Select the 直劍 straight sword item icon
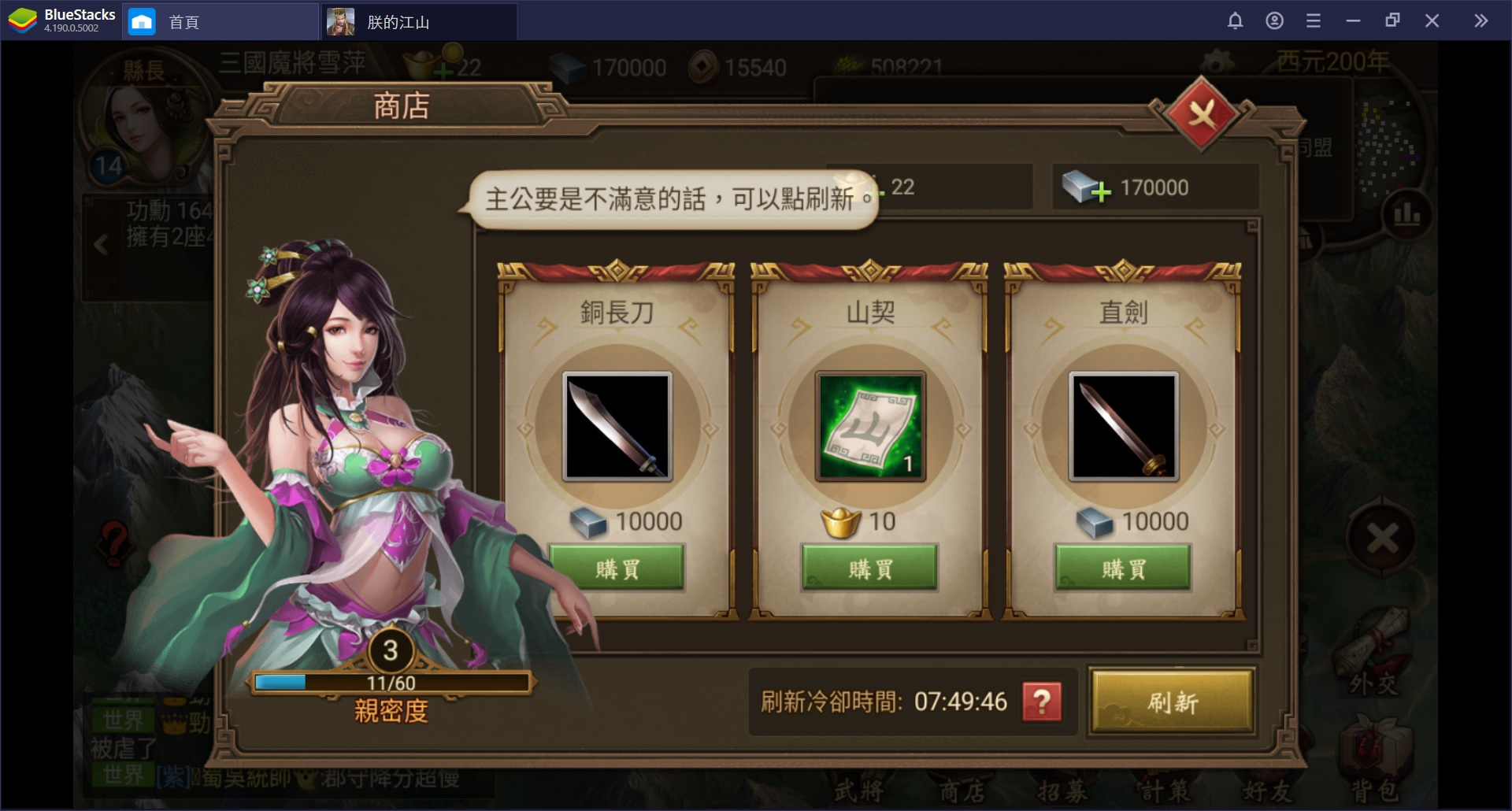This screenshot has width=1512, height=811. (1123, 427)
